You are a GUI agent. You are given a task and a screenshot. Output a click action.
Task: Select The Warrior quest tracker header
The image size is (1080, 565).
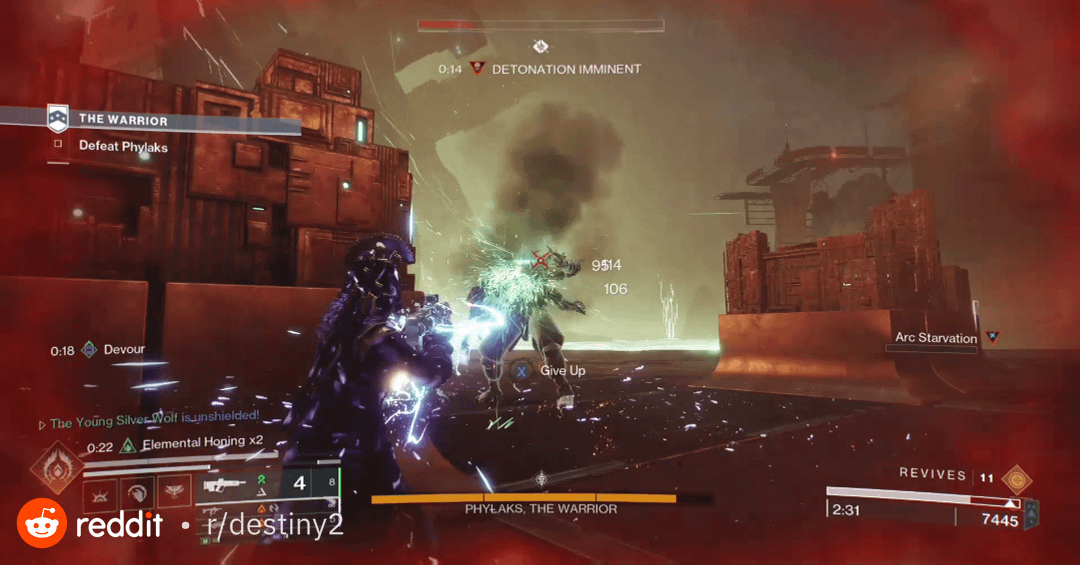[x=122, y=120]
